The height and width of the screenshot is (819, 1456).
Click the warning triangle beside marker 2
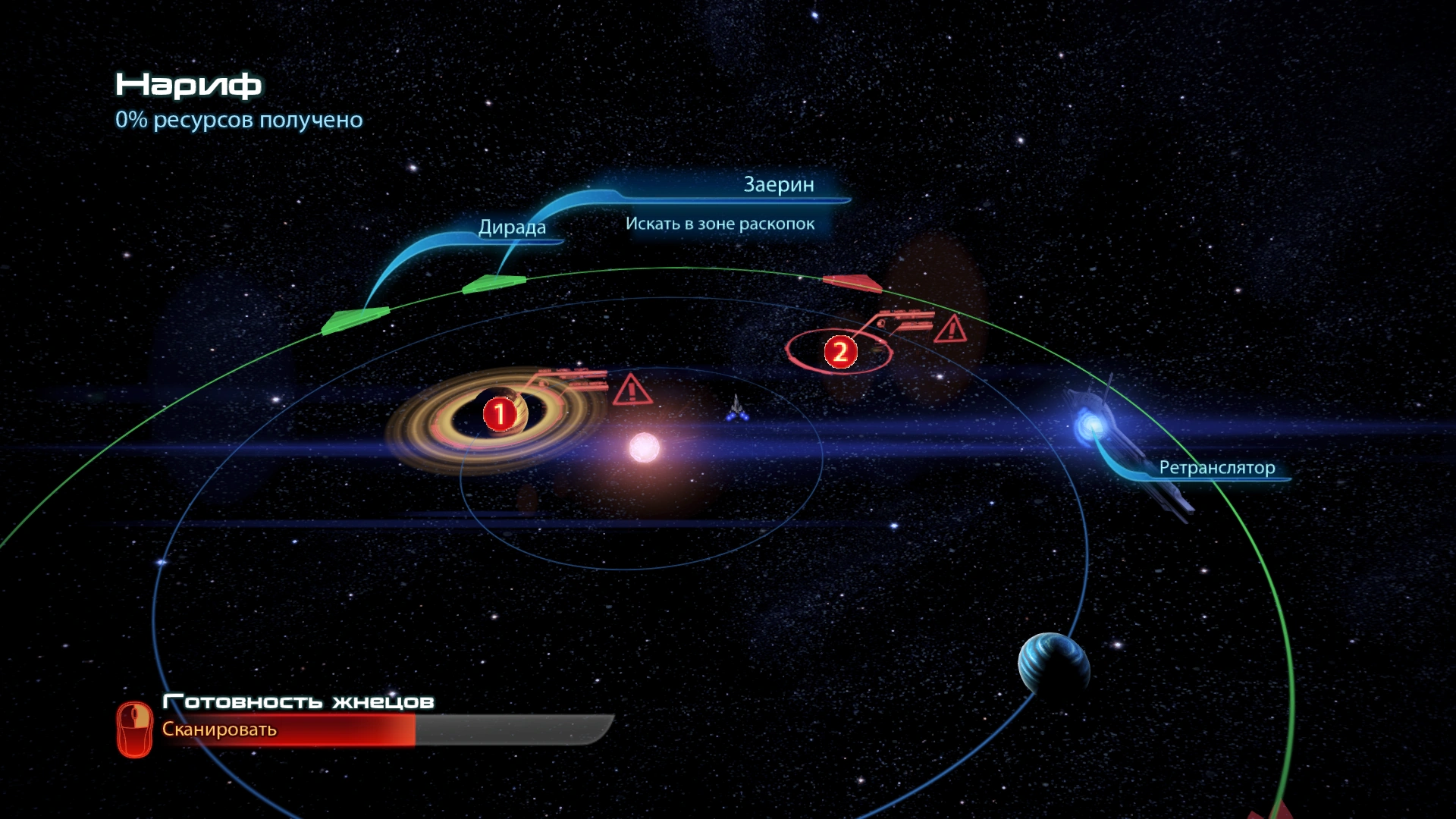(950, 329)
